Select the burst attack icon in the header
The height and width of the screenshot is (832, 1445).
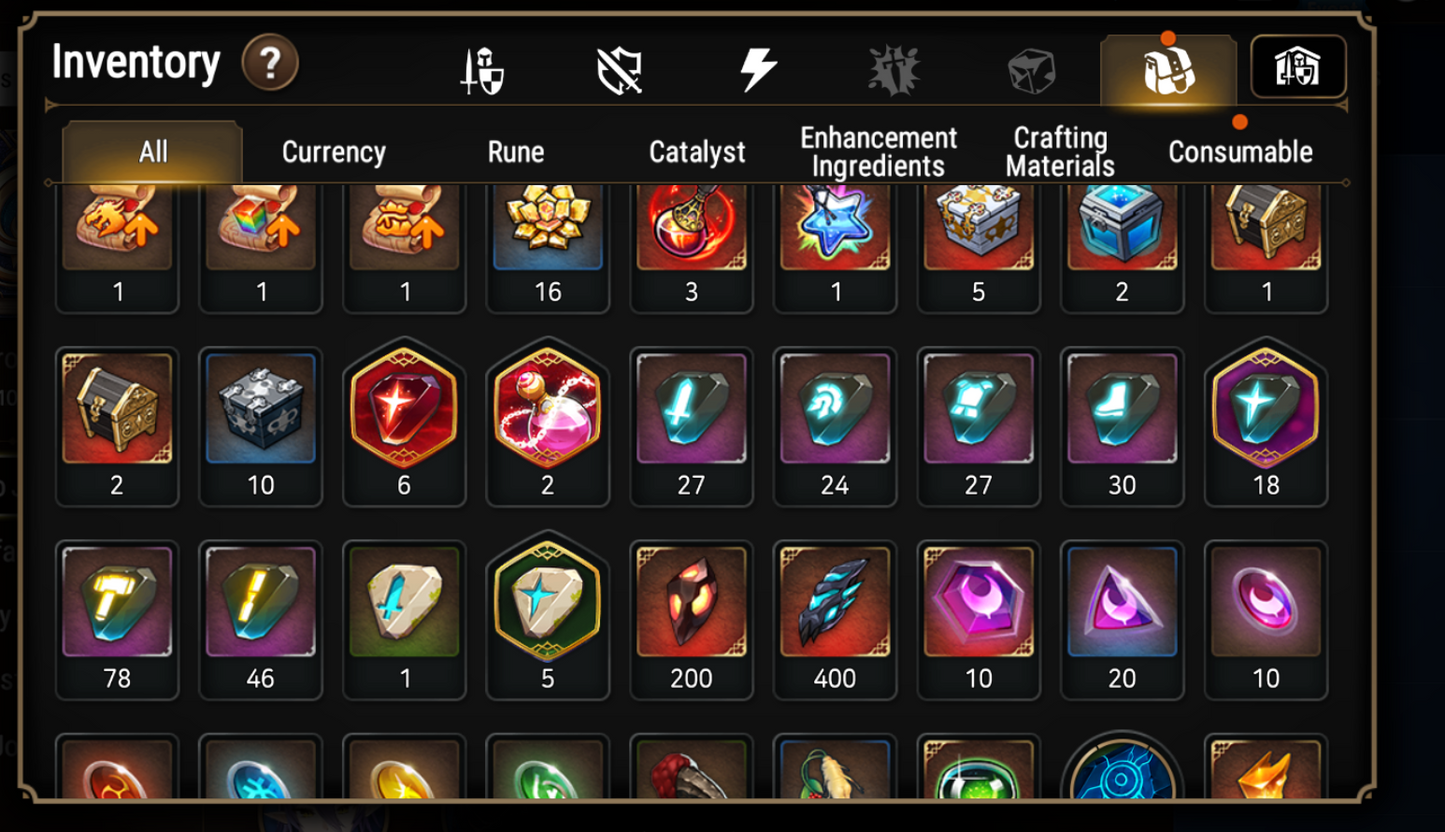click(x=893, y=66)
